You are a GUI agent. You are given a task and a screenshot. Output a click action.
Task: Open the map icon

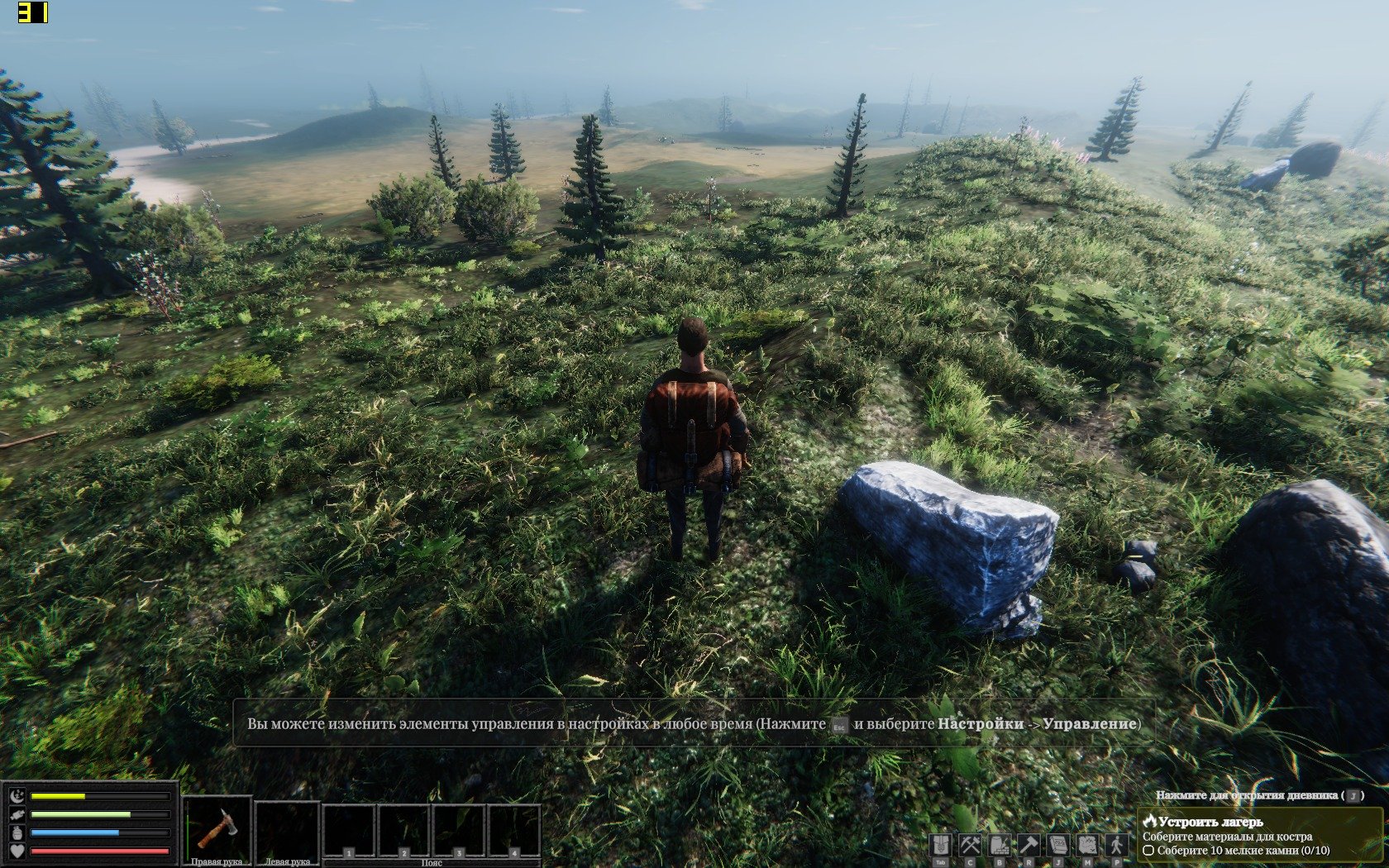click(x=1087, y=845)
